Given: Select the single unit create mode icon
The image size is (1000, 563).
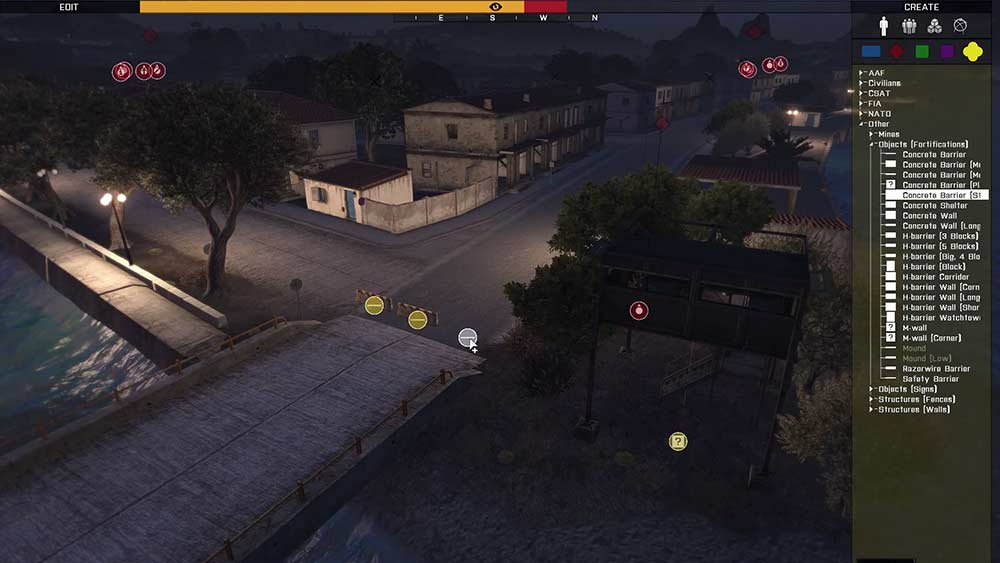Looking at the screenshot, I should (x=884, y=26).
